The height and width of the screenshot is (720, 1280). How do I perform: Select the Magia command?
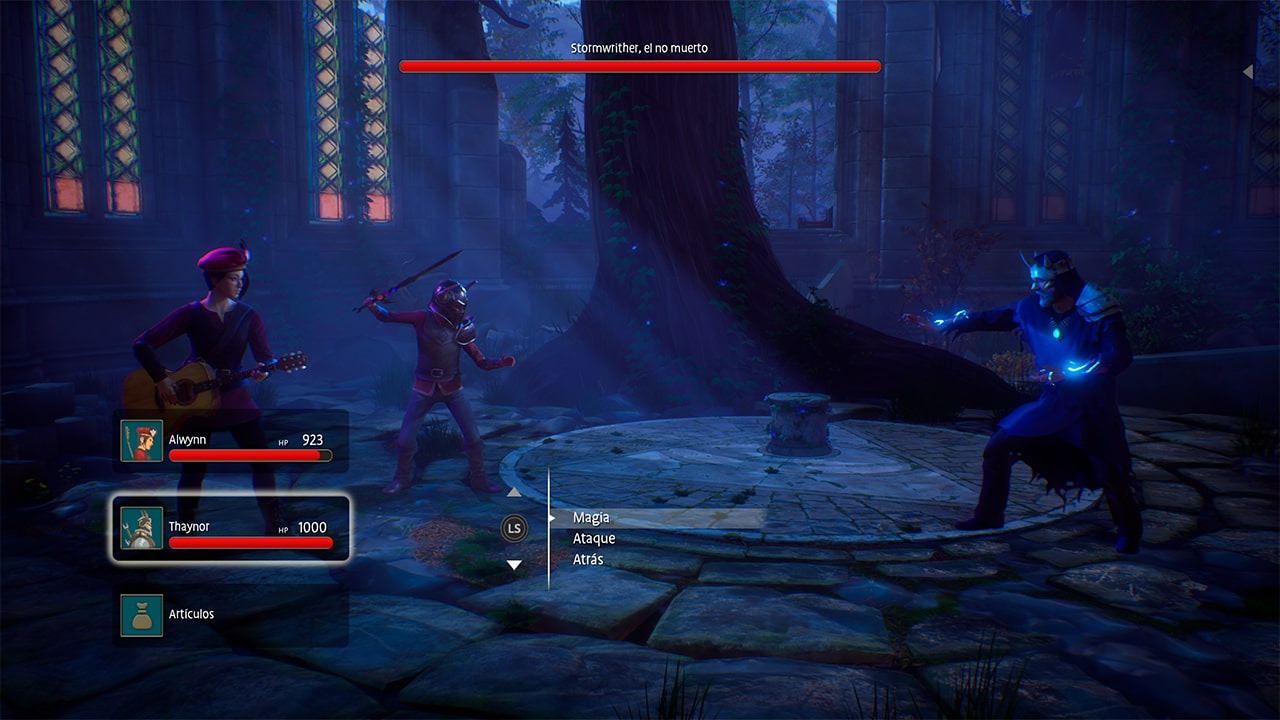tap(591, 518)
